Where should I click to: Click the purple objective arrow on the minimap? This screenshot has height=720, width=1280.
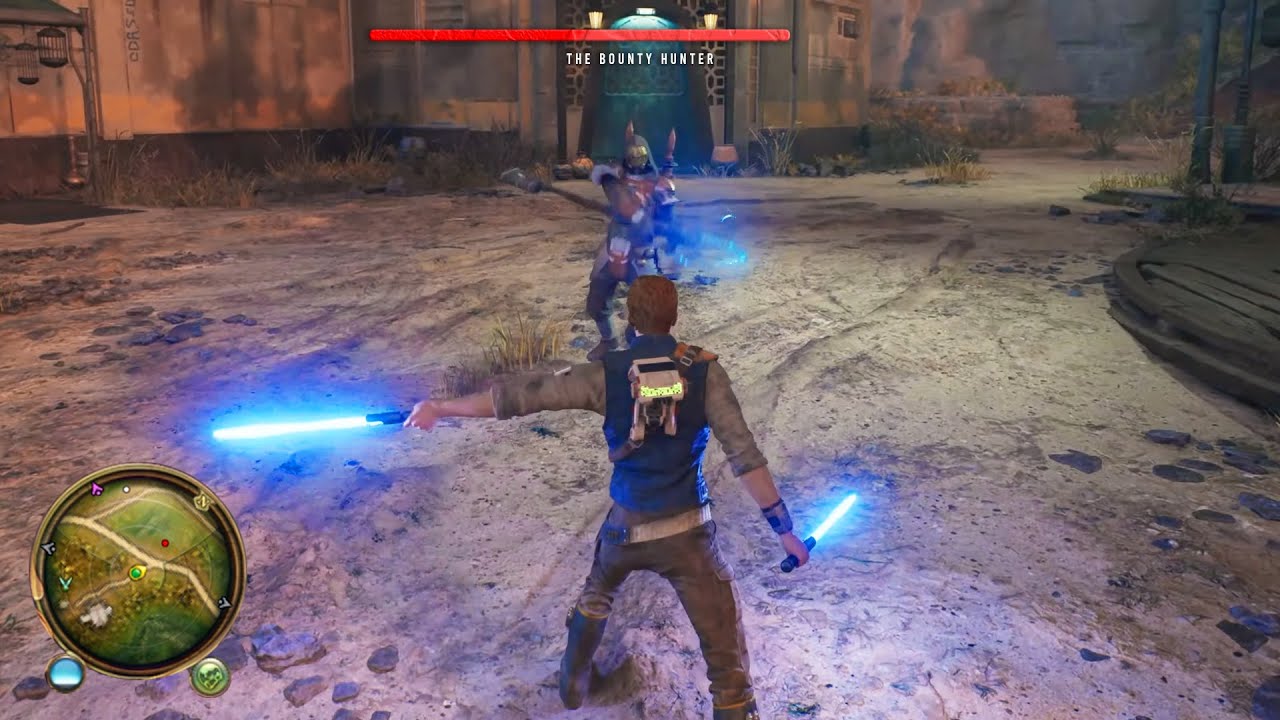point(96,489)
